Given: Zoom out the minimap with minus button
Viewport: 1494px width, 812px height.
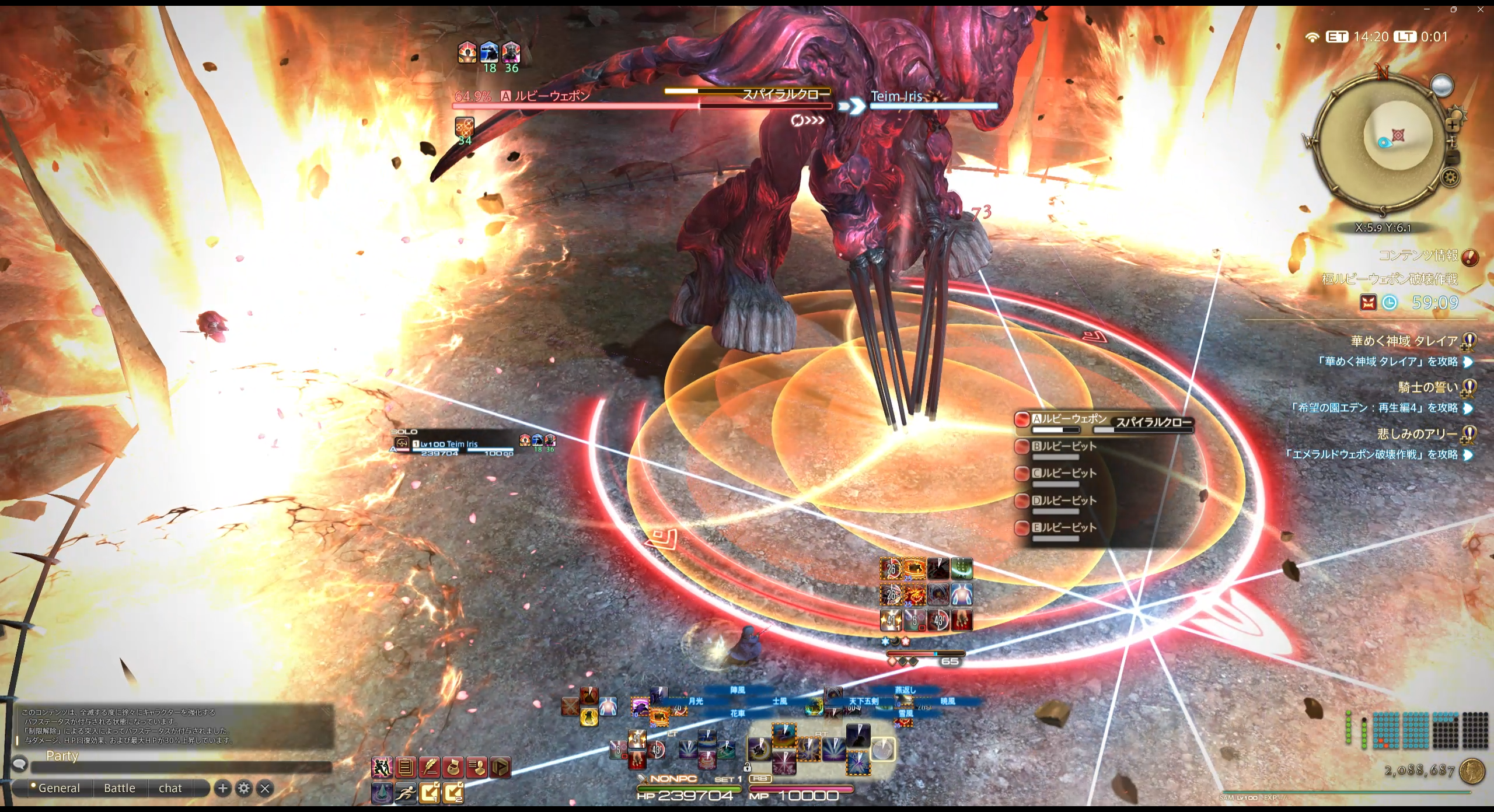Looking at the screenshot, I should coord(1453,156).
